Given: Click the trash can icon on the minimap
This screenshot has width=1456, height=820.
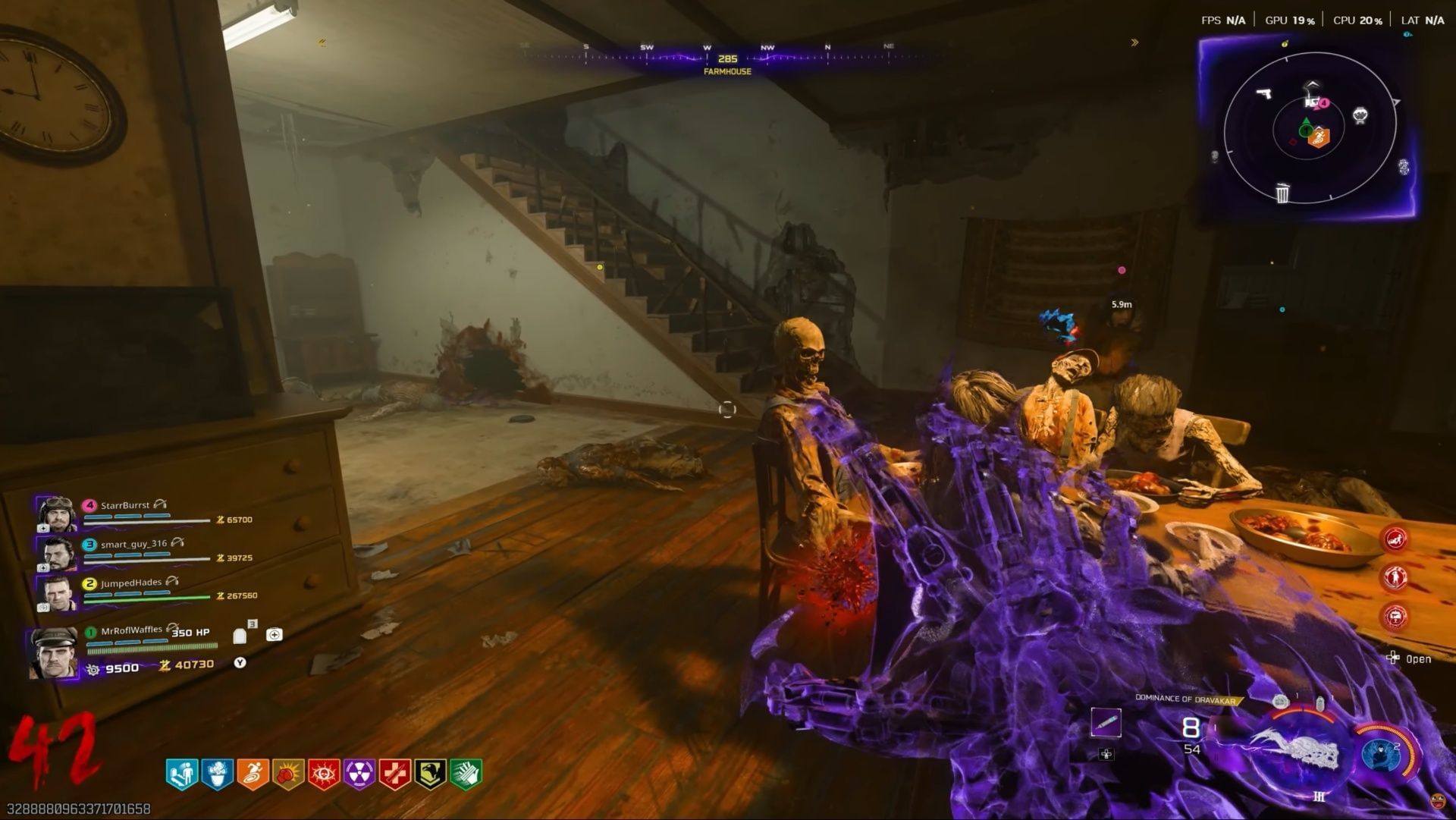Looking at the screenshot, I should tap(1282, 193).
